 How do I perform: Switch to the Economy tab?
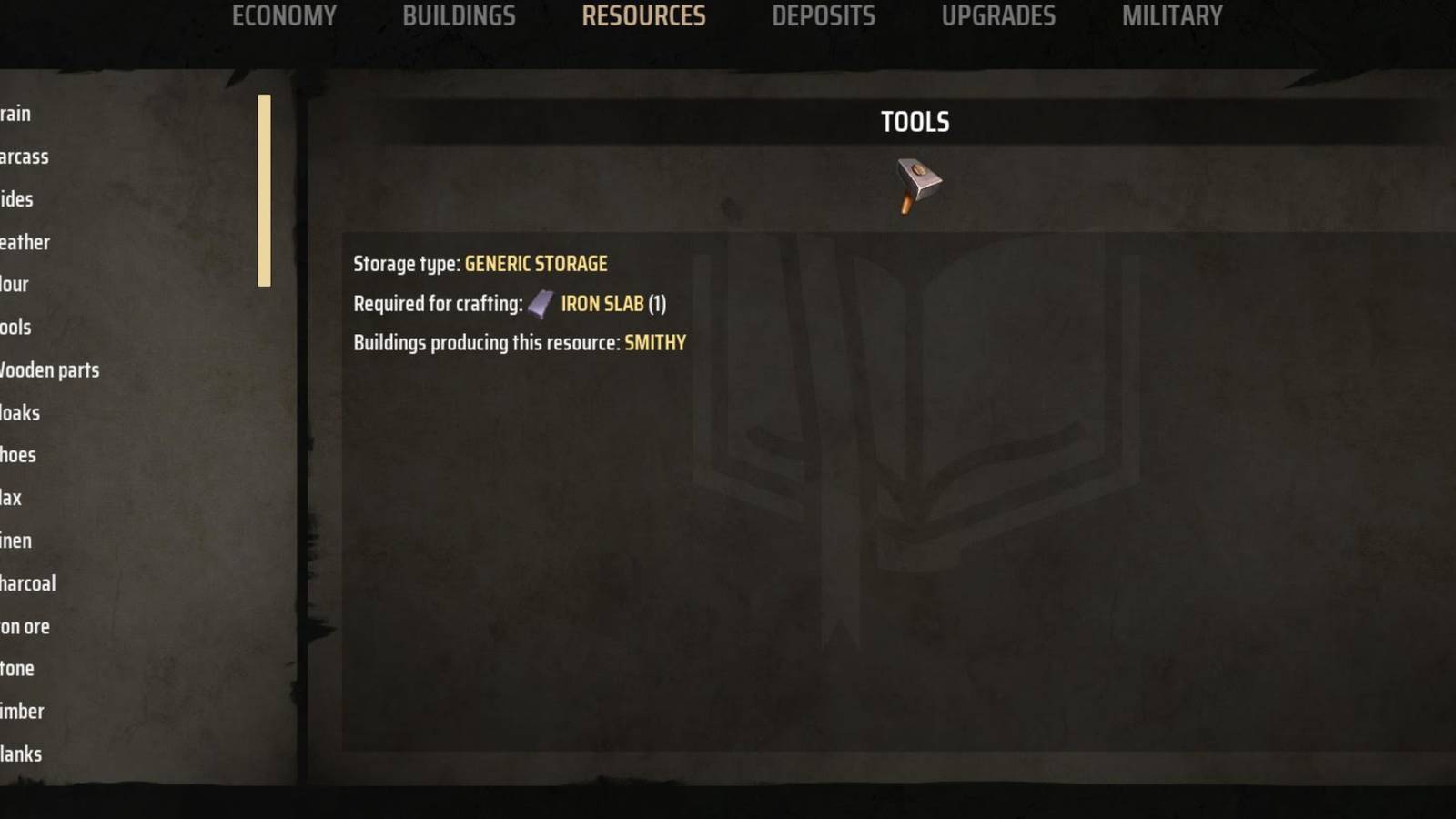coord(284,15)
